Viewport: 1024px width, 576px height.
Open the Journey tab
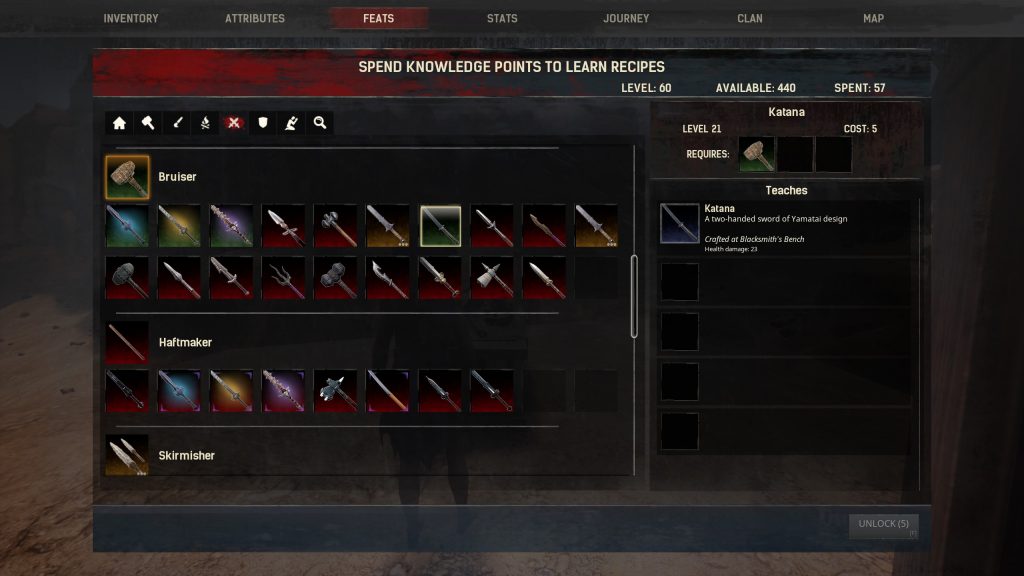point(626,18)
